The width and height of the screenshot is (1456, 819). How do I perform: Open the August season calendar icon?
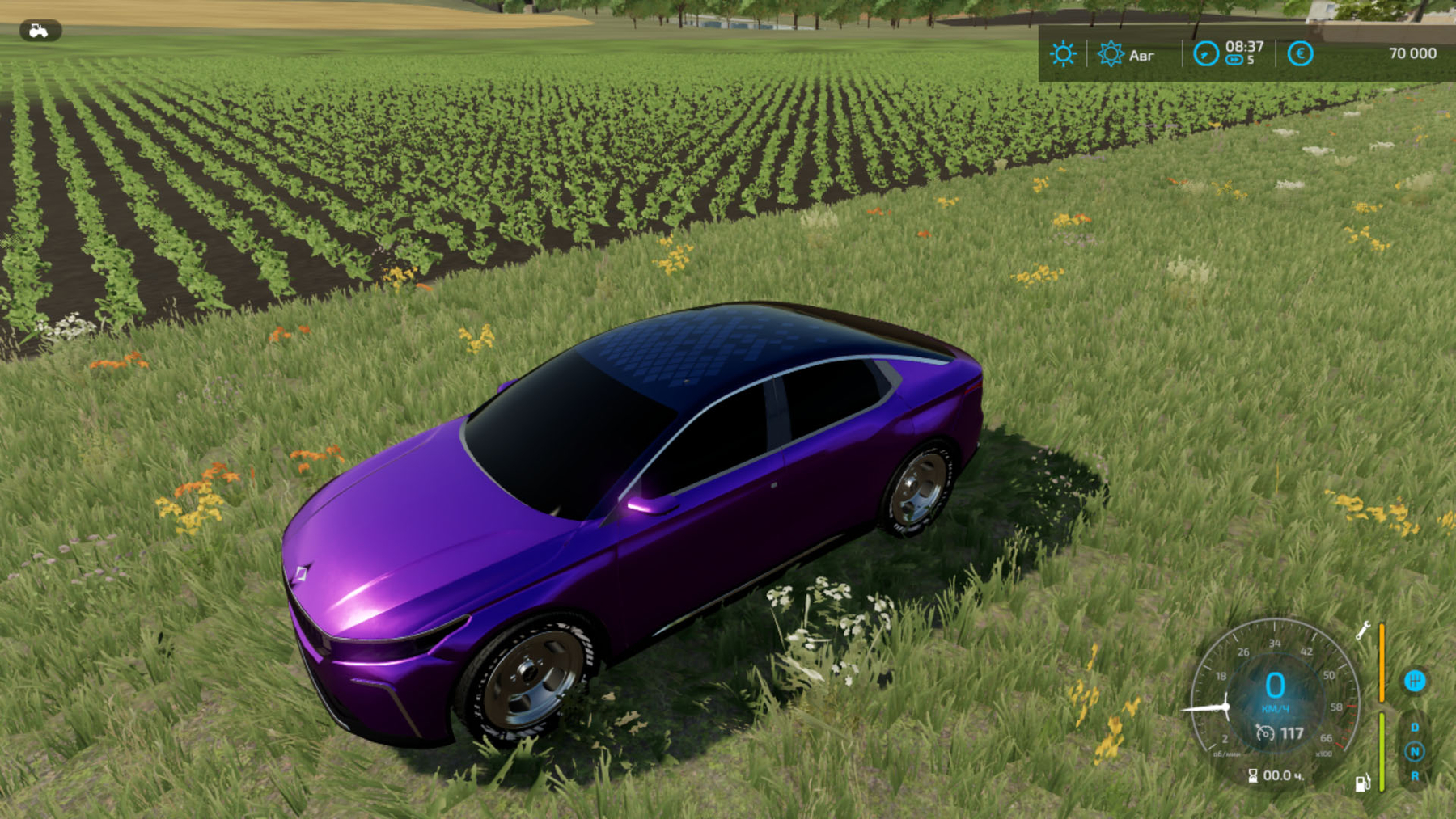click(x=1111, y=54)
